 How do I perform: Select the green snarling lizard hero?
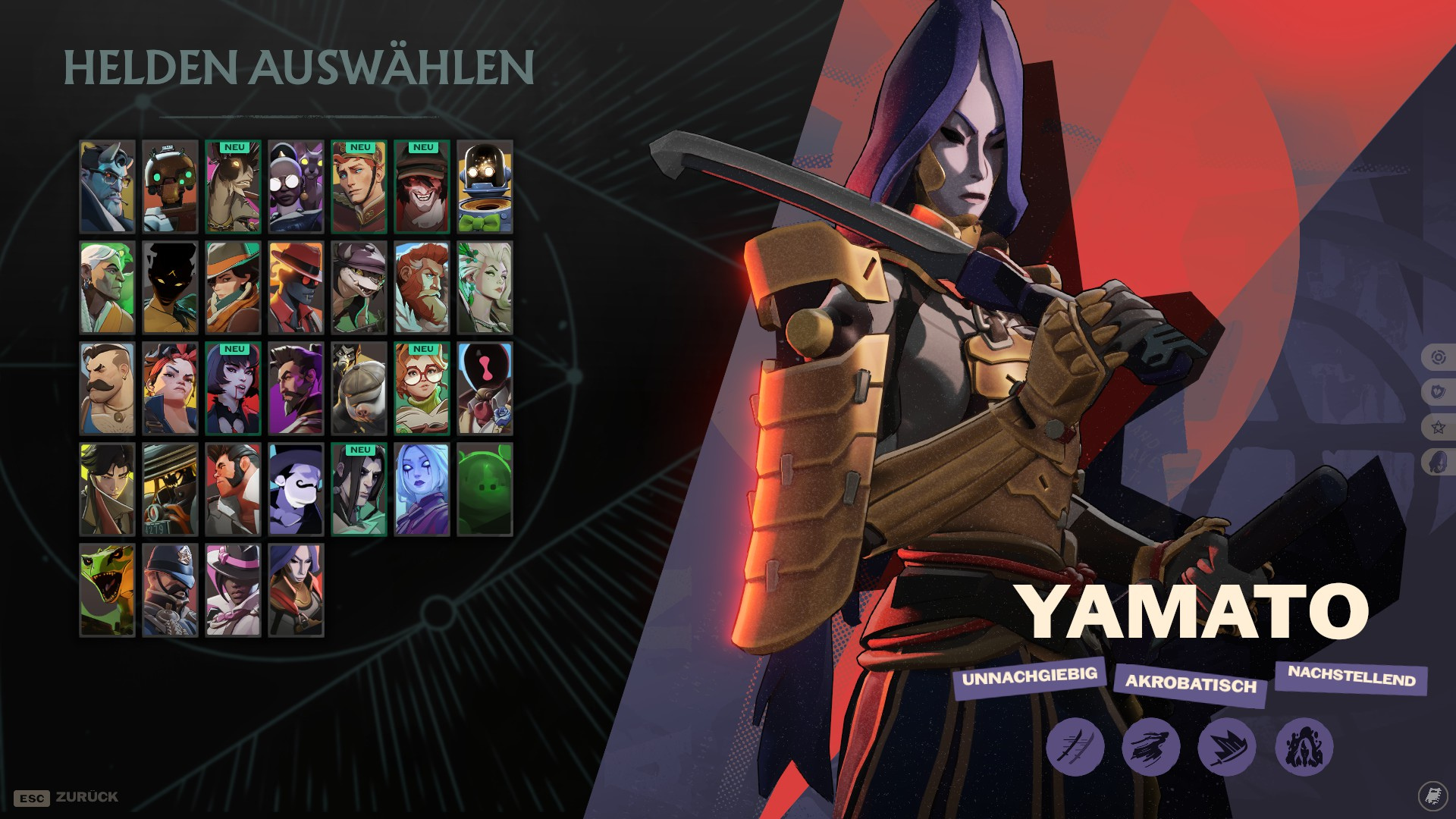pyautogui.click(x=107, y=590)
